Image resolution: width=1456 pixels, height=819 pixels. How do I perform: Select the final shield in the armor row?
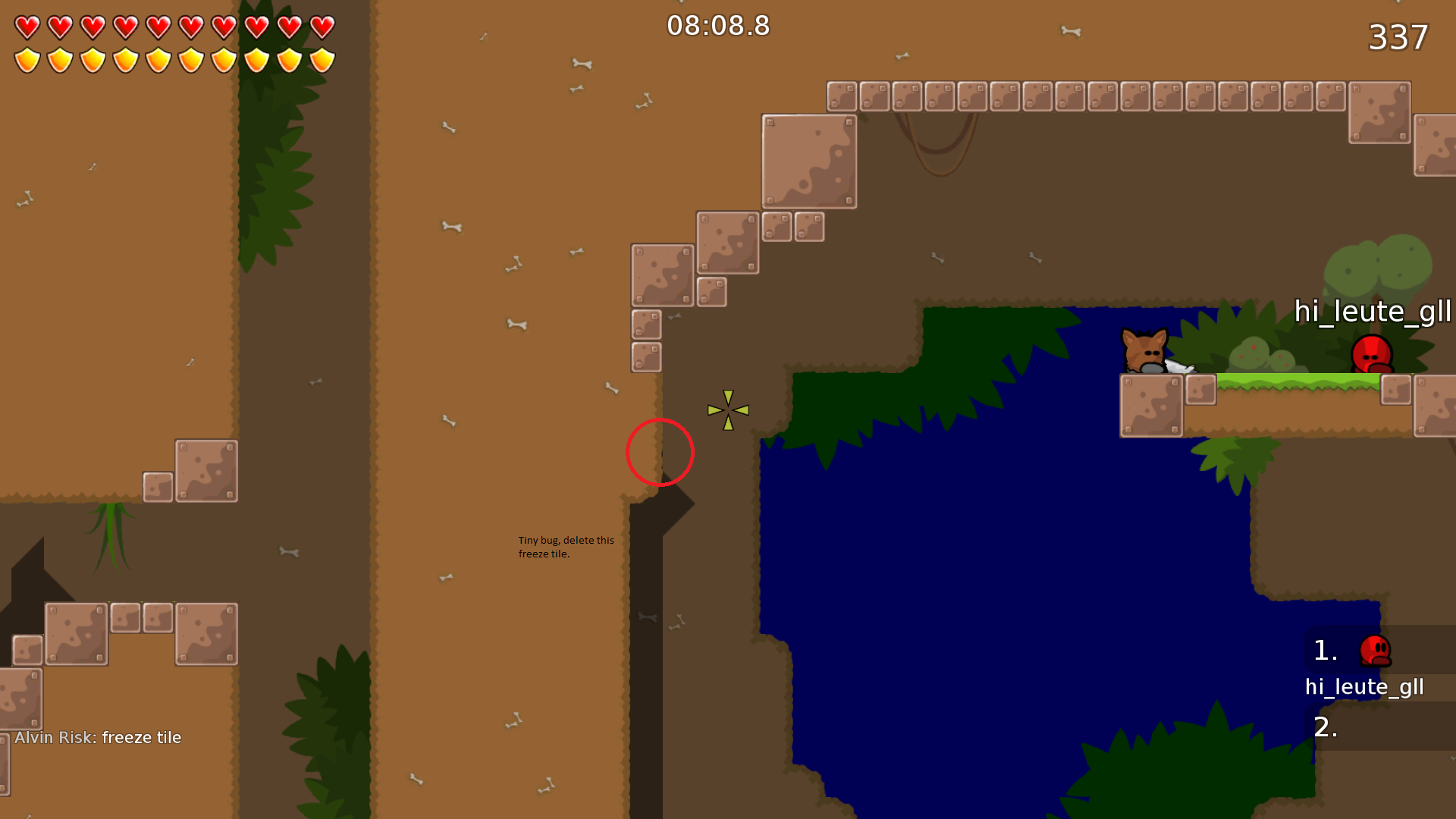coord(322,58)
